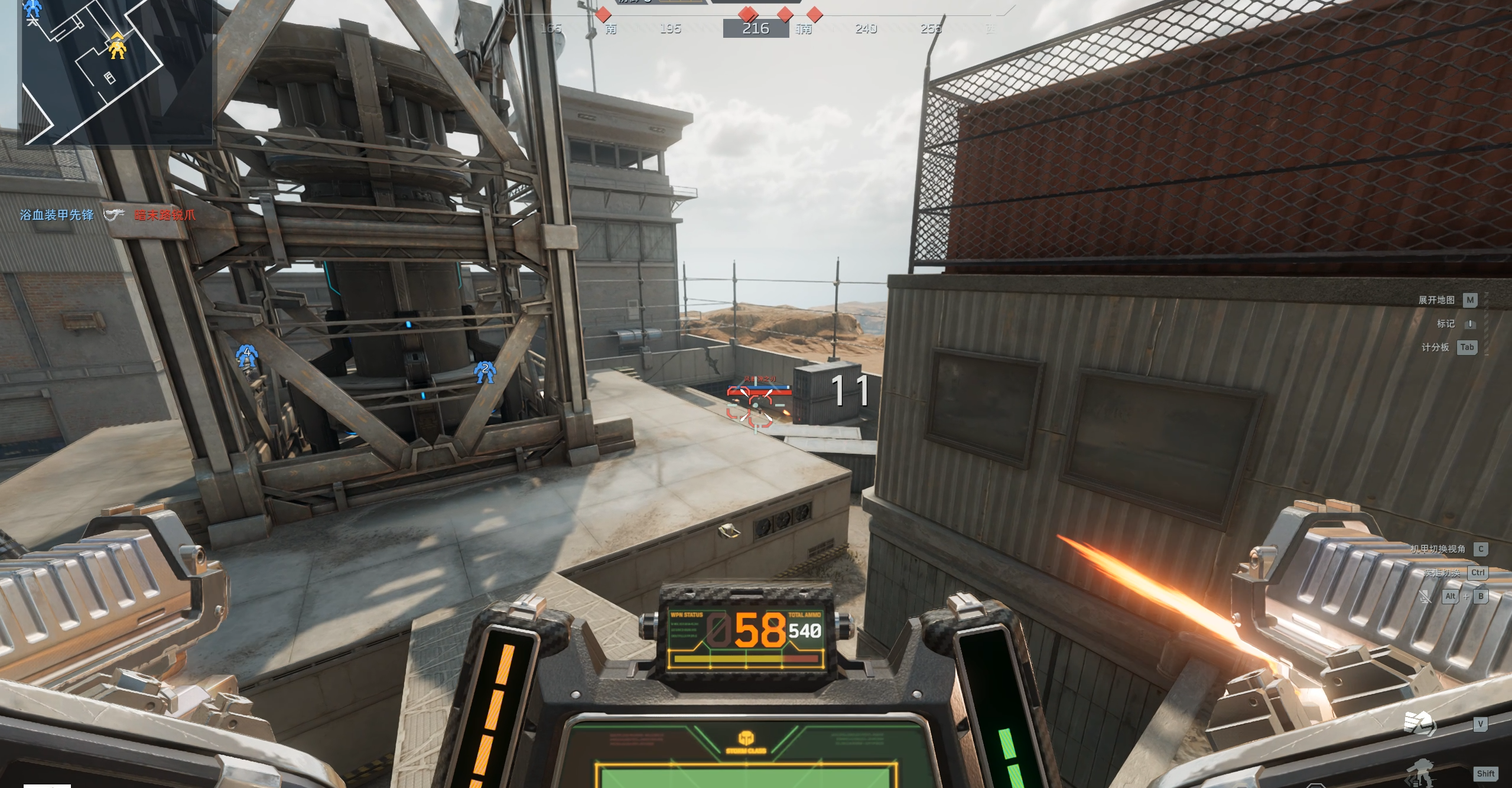The width and height of the screenshot is (1512, 788).
Task: Select the yellow player marker on the minimap
Action: (x=118, y=46)
